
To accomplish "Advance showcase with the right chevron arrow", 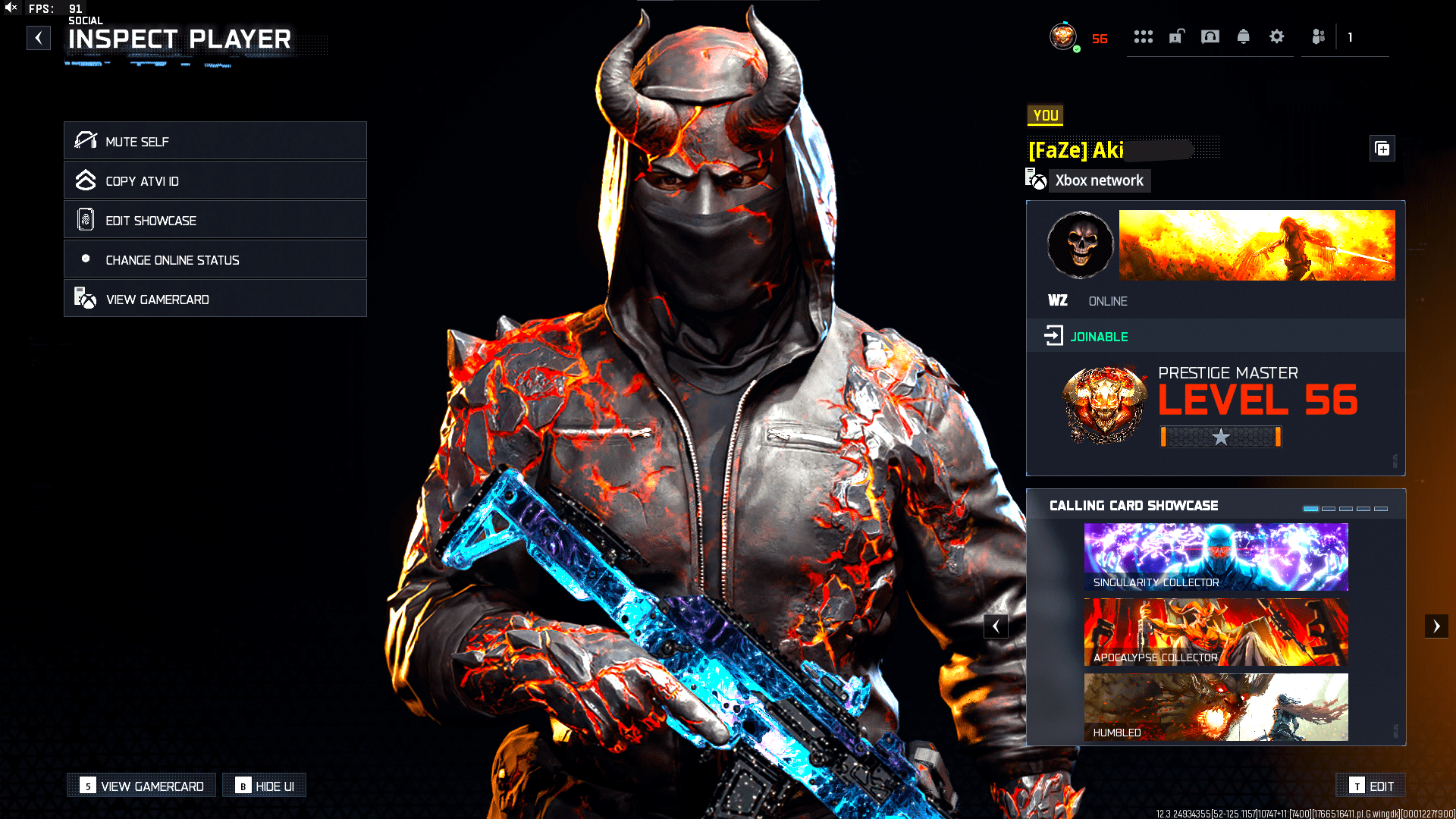I will pyautogui.click(x=1437, y=626).
